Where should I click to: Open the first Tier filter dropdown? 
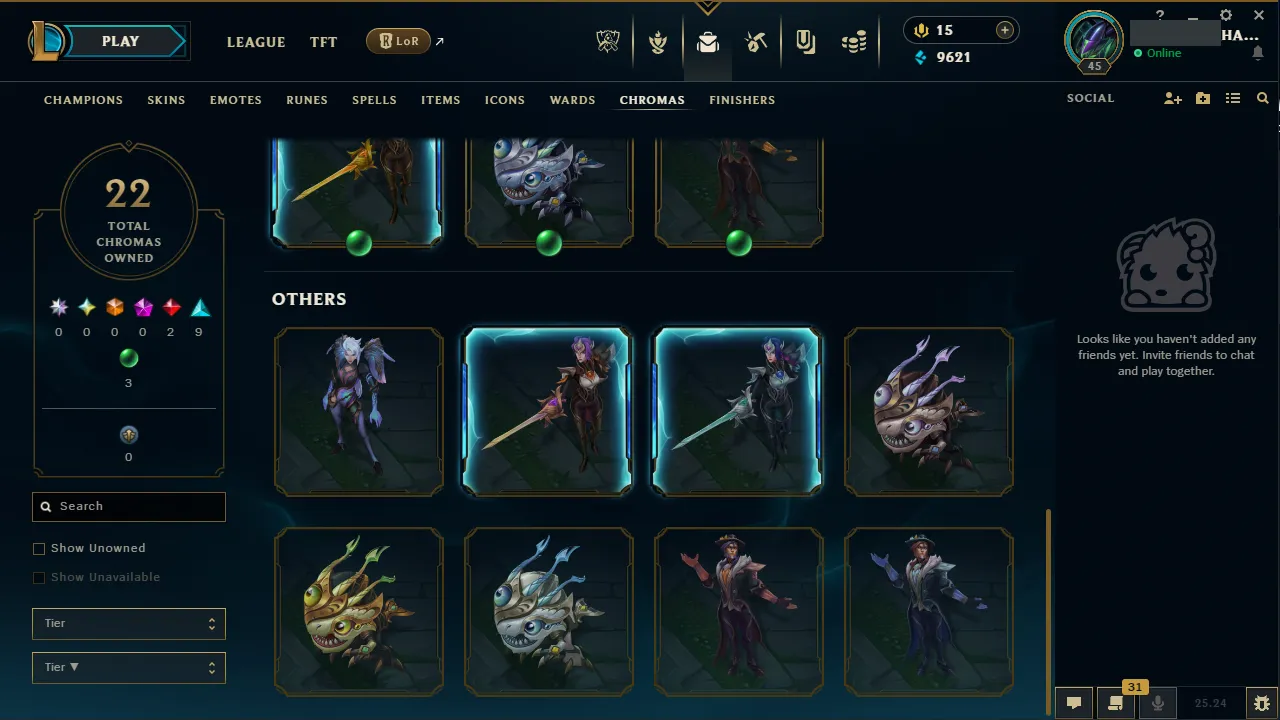(x=128, y=623)
